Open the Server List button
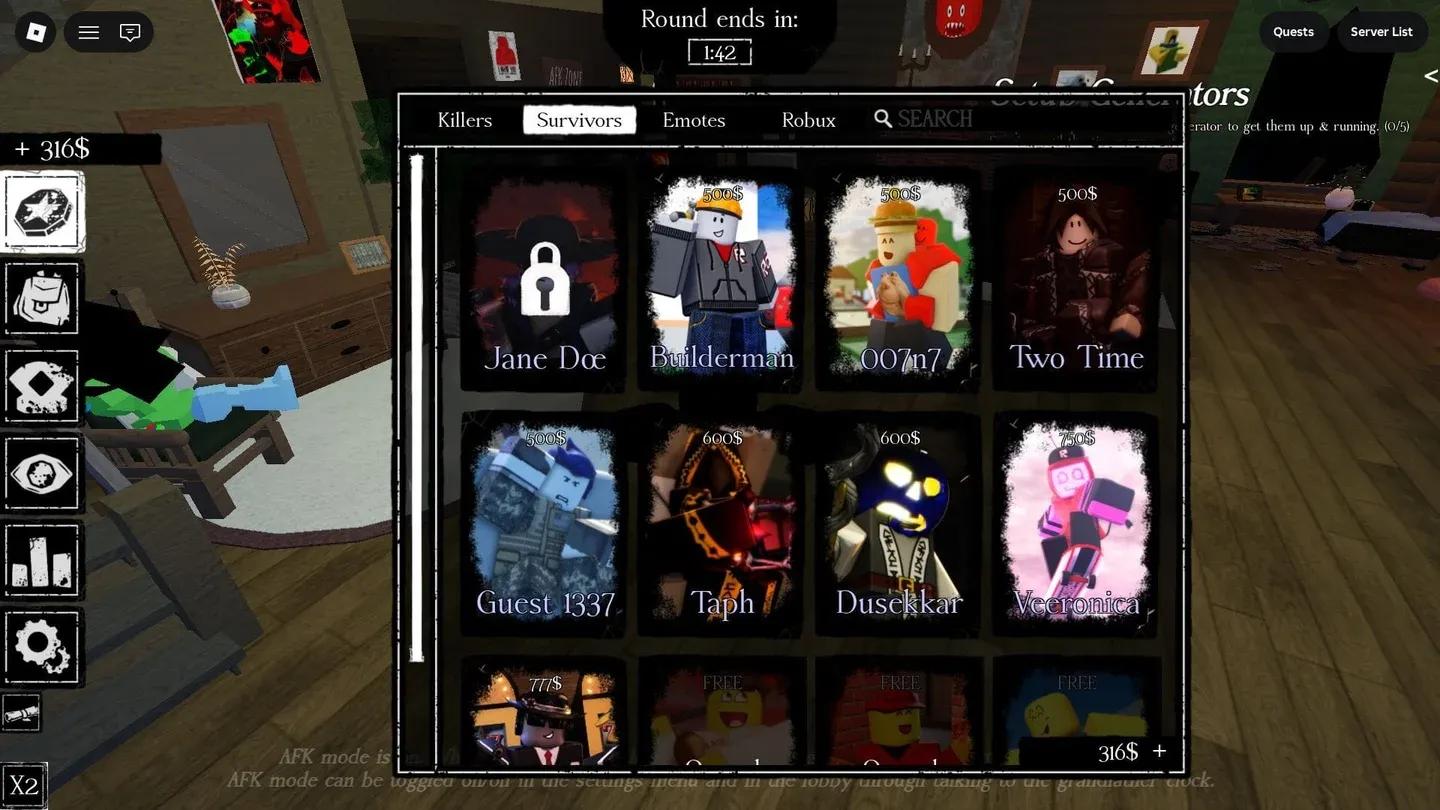This screenshot has height=810, width=1440. tap(1381, 31)
